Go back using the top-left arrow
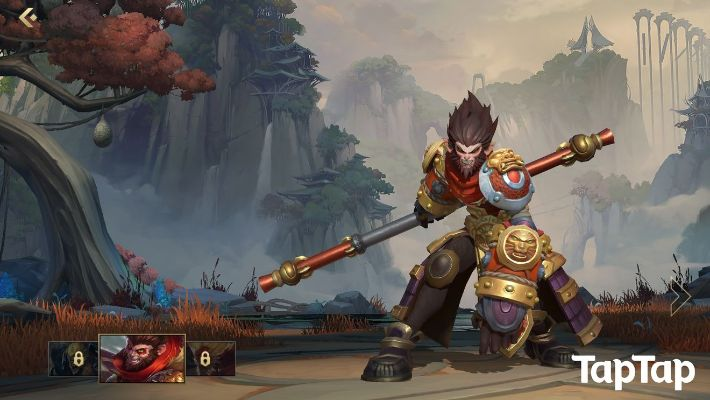 click(27, 16)
